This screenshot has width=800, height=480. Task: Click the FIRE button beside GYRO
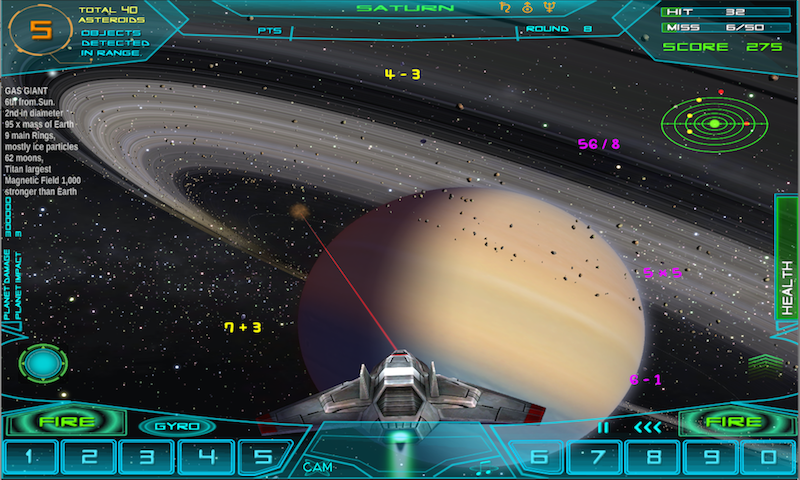point(66,422)
